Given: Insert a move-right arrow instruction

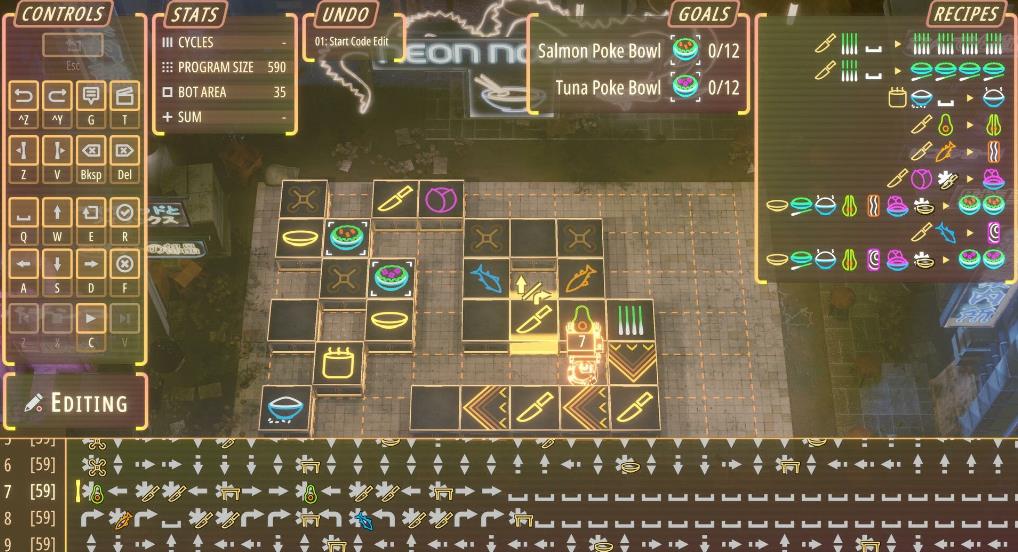Looking at the screenshot, I should [x=90, y=264].
